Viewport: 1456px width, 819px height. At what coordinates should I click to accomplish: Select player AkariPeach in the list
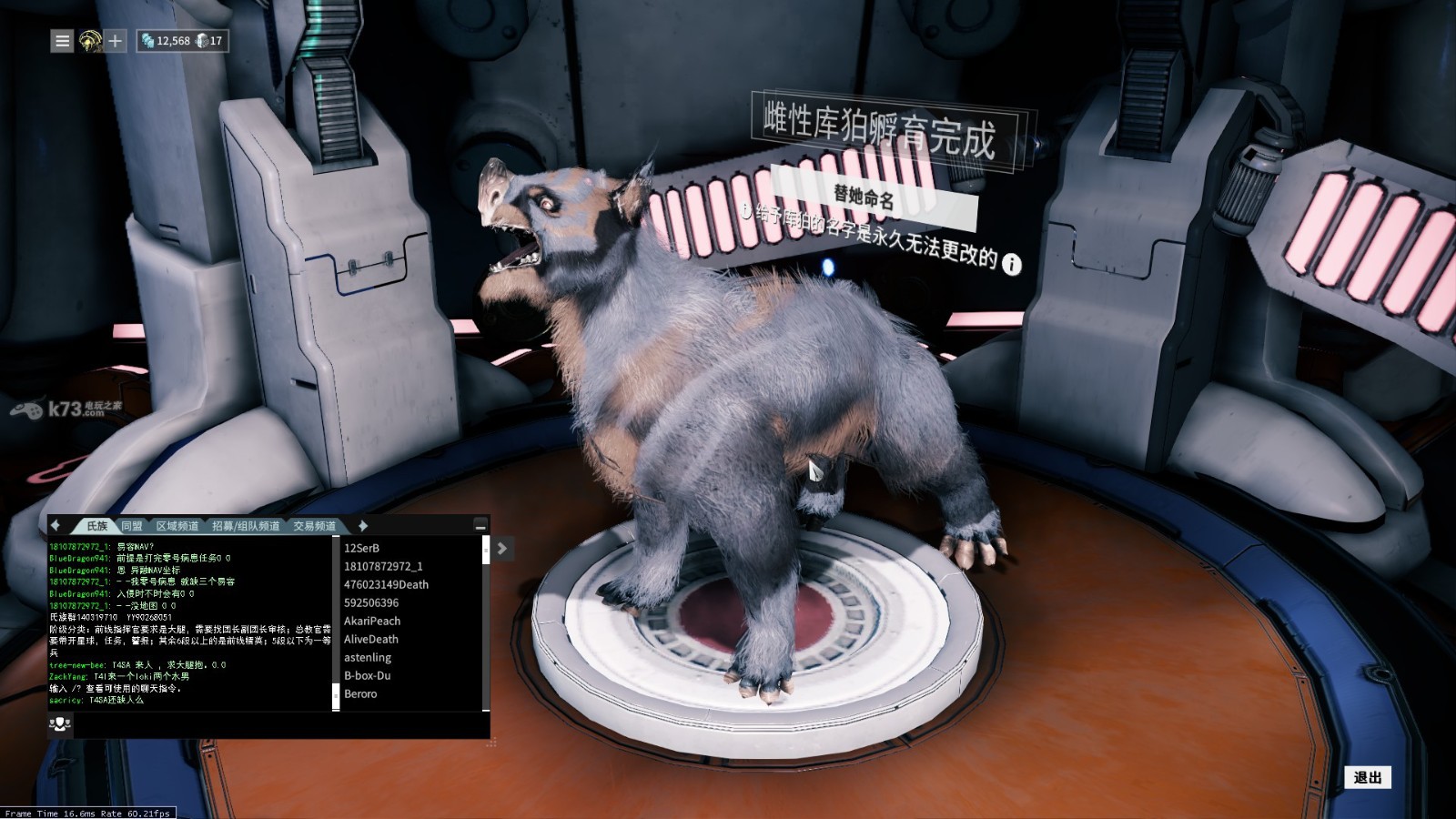point(372,621)
